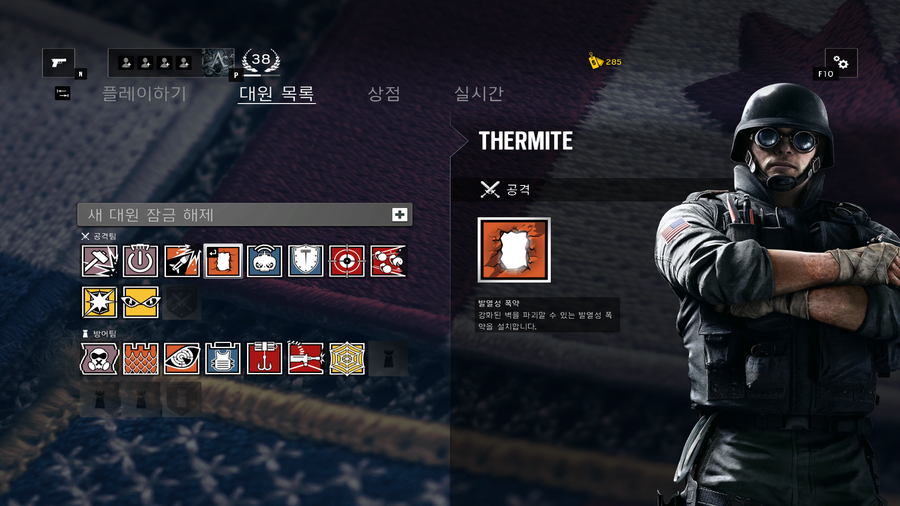Choose Smoke's gas mask operator icon
900x506 pixels.
pos(100,358)
